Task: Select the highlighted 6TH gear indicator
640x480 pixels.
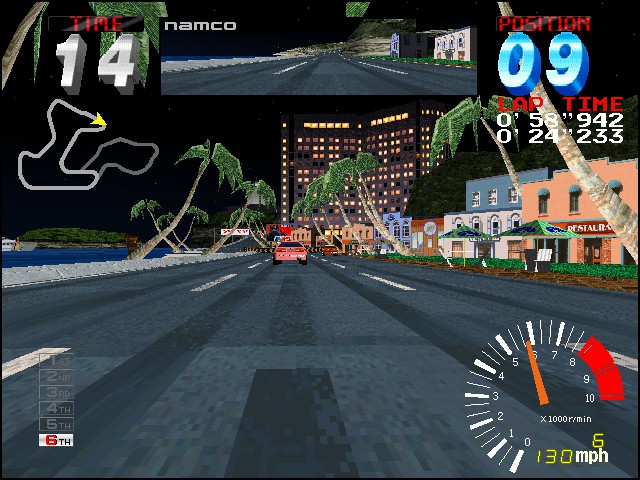Action: (57, 440)
